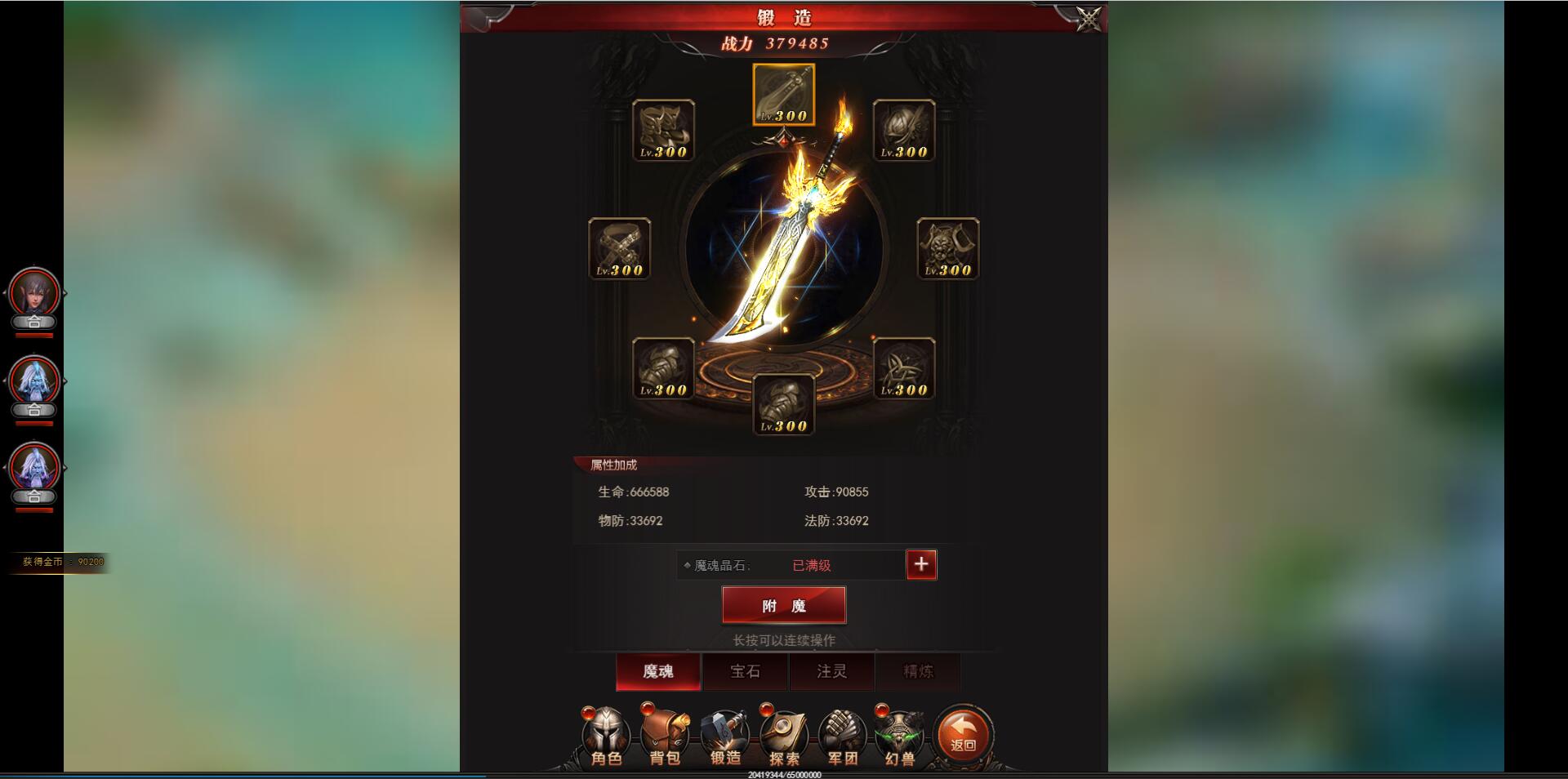Close the 锻造 forging window
The height and width of the screenshot is (779, 1568).
[1087, 18]
